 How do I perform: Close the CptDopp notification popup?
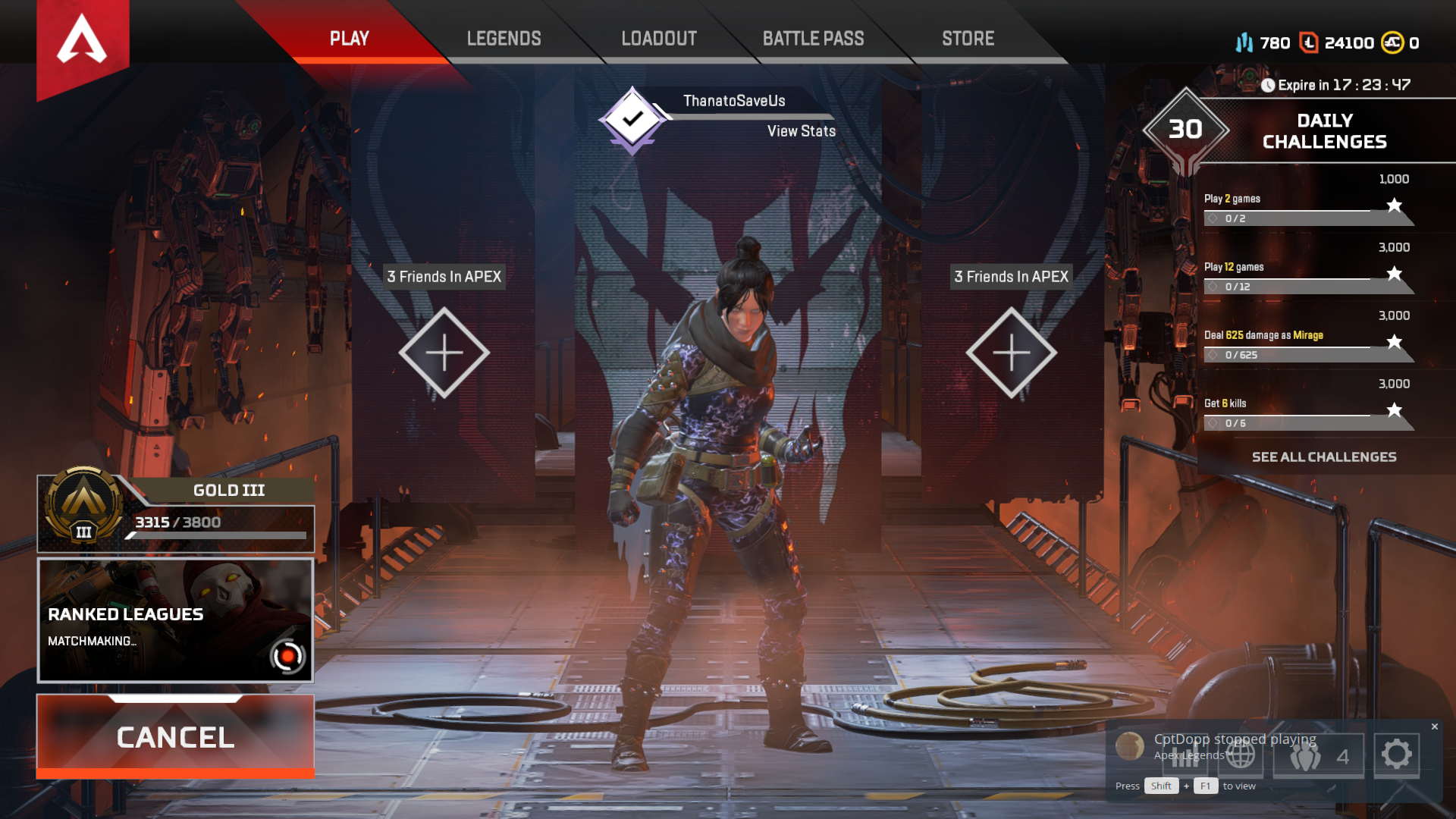tap(1435, 726)
